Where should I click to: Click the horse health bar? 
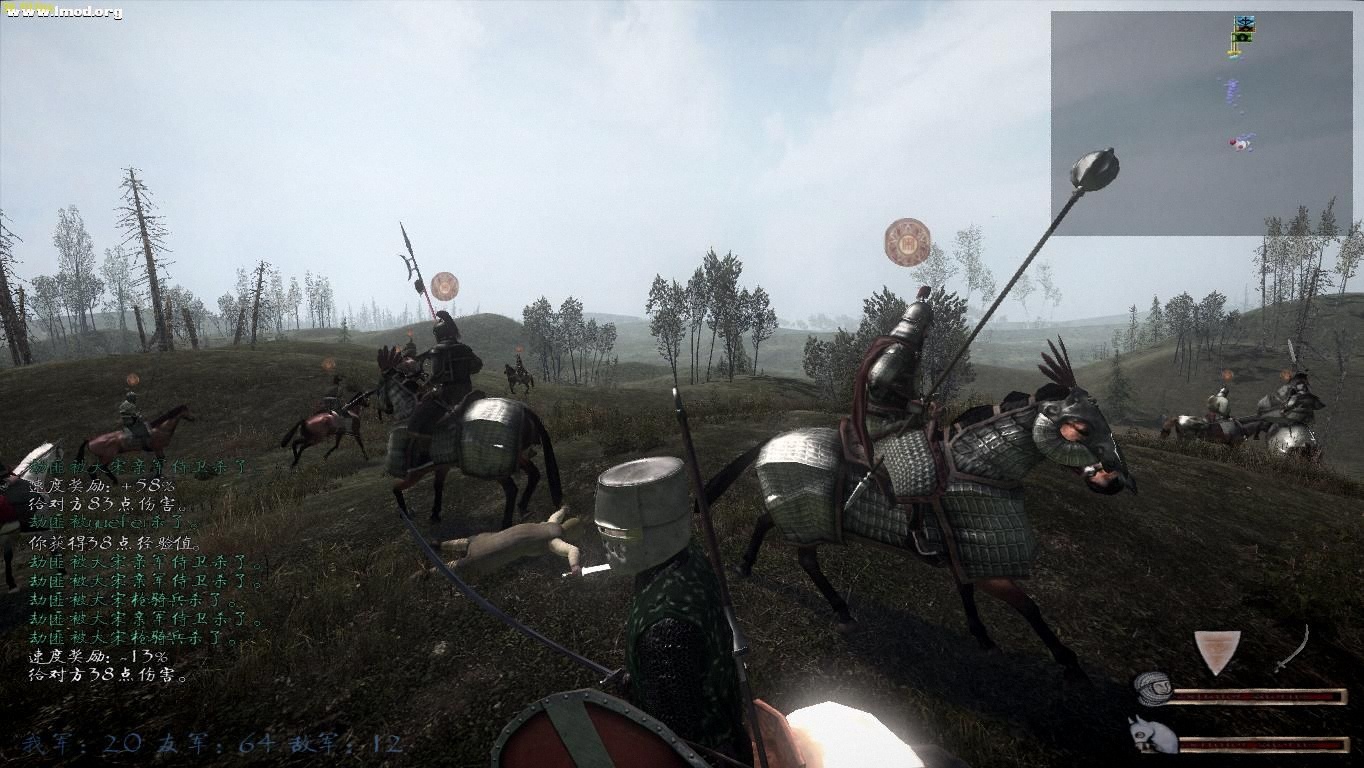point(1260,744)
